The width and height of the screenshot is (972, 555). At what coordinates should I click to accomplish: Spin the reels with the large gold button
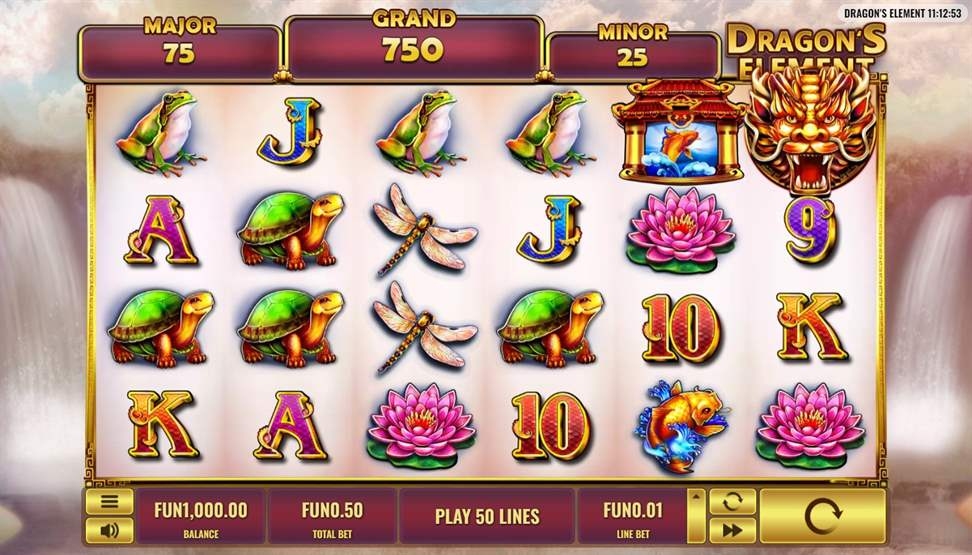pos(822,516)
